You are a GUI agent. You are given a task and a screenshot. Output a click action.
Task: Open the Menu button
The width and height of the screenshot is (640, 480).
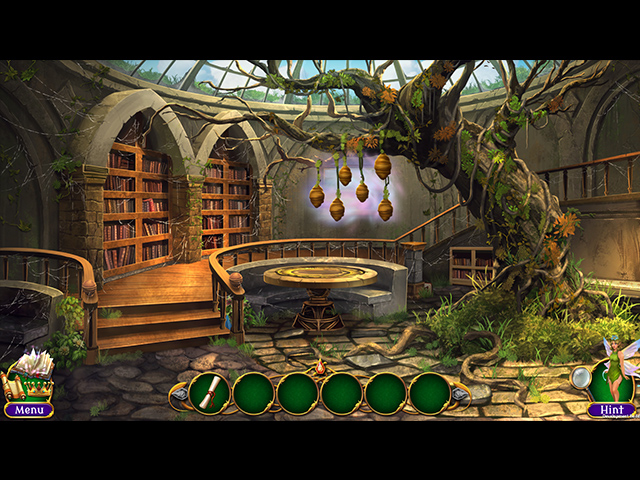(29, 409)
